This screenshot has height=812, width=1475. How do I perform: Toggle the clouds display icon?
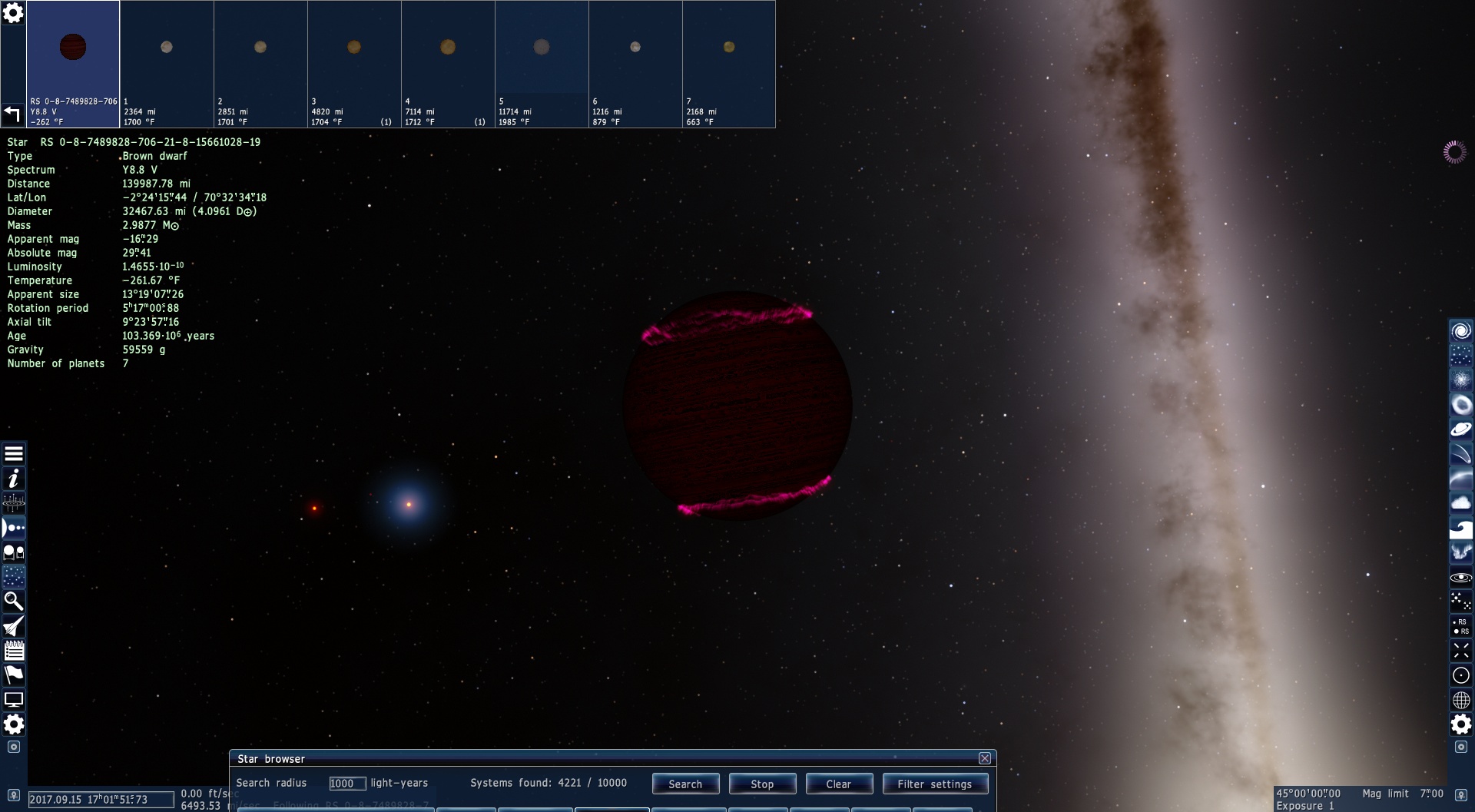(1460, 503)
